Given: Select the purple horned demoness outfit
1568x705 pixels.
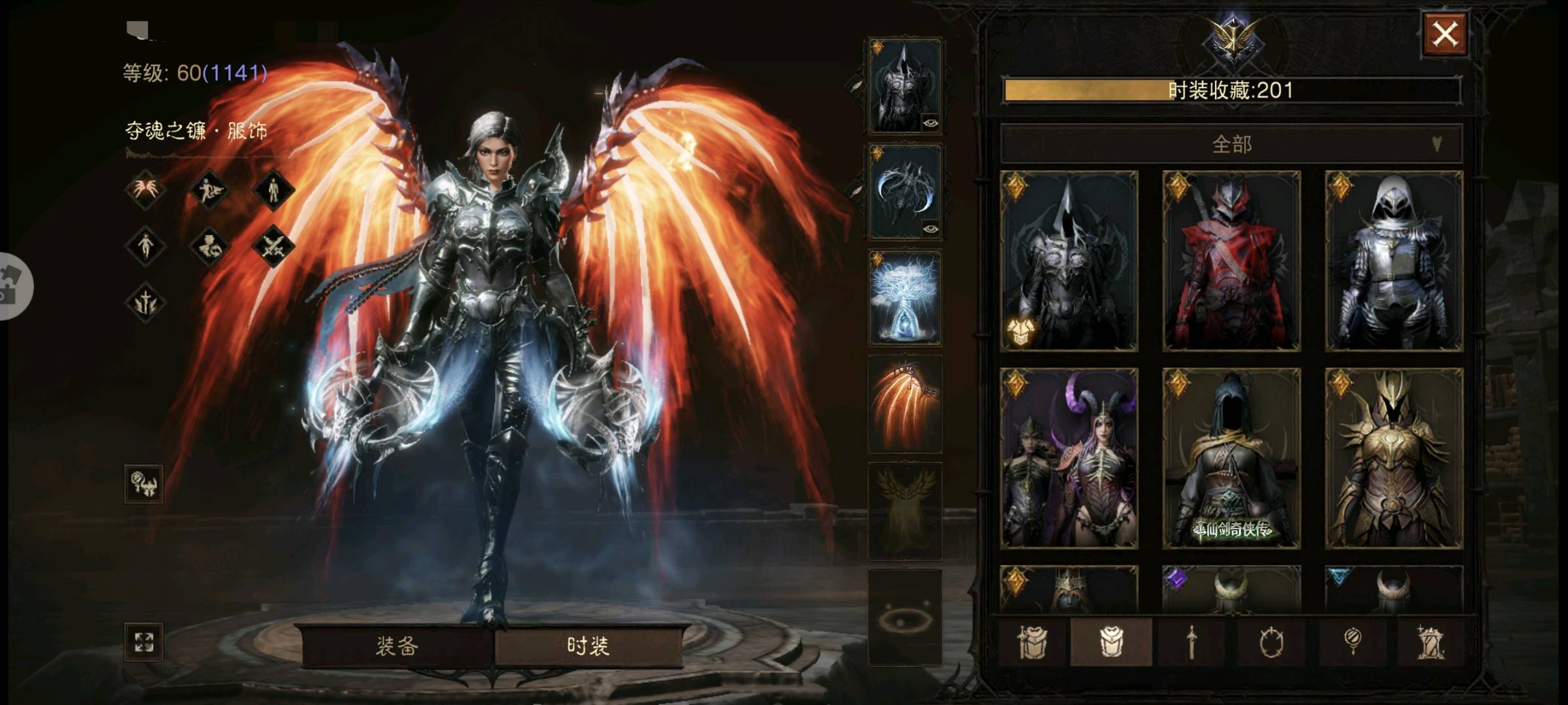Looking at the screenshot, I should coord(1069,458).
